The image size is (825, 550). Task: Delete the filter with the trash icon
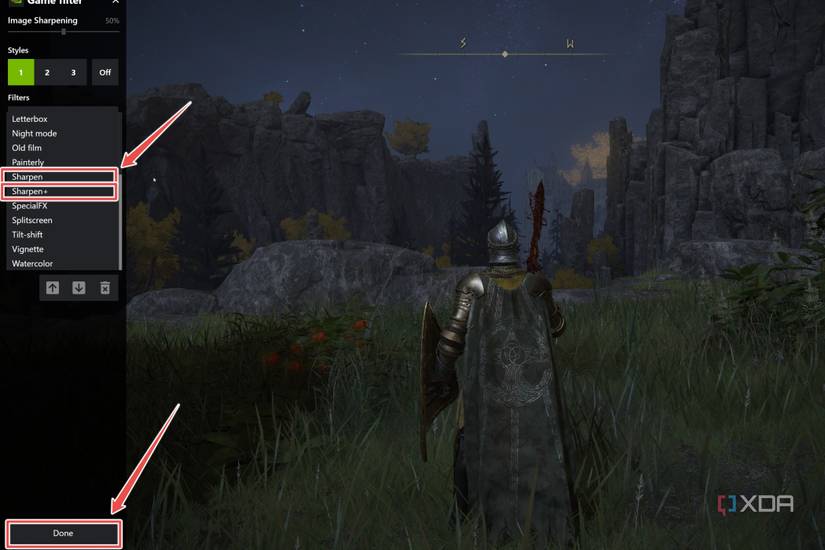[105, 288]
